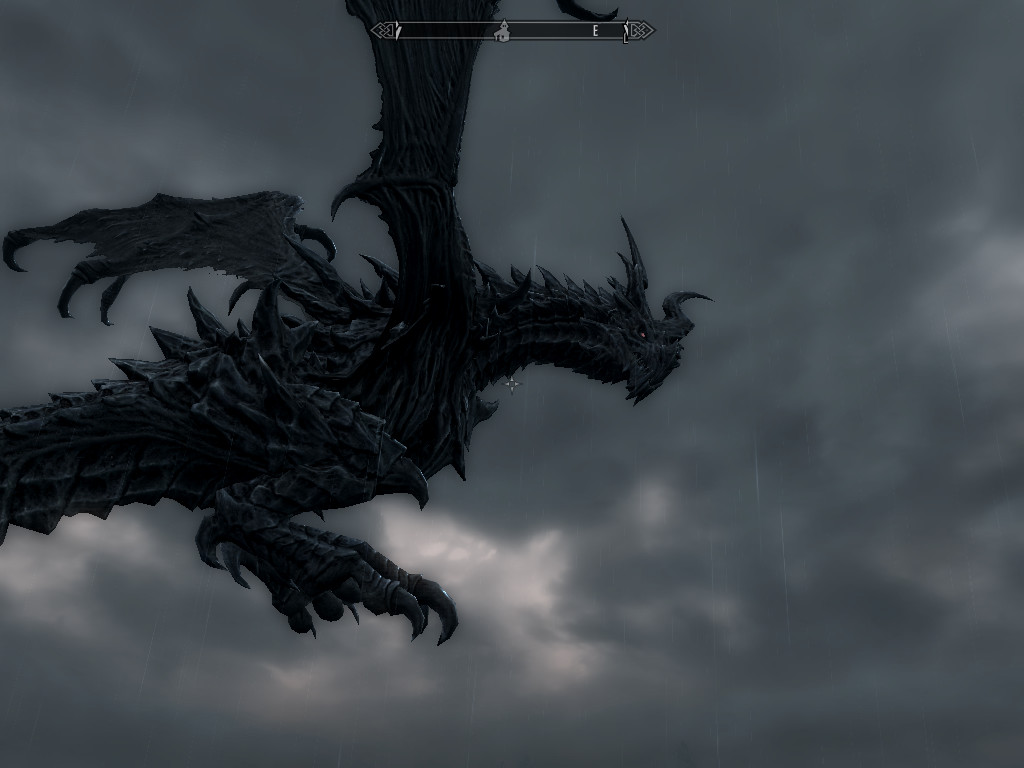The width and height of the screenshot is (1024, 768).
Task: Click the East letter on the compass bar
Action: pyautogui.click(x=595, y=31)
